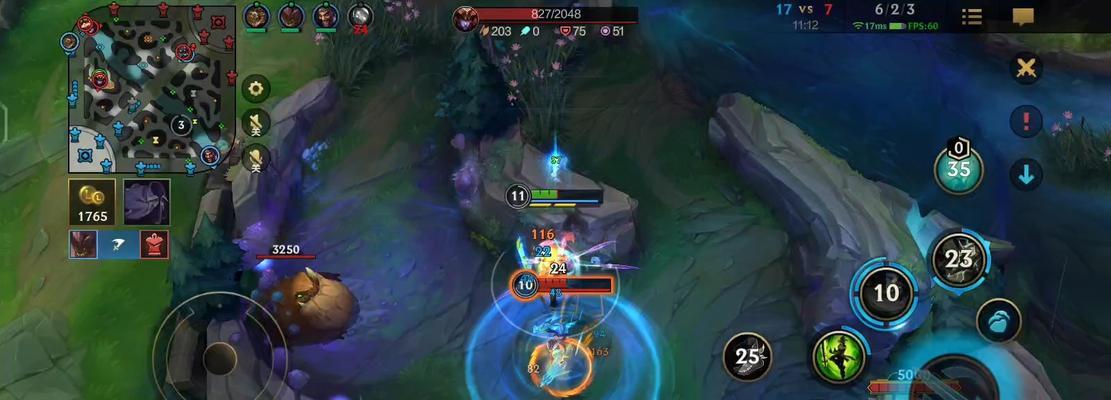Tap the blue ward trinket button
The height and width of the screenshot is (400, 1111).
click(998, 321)
